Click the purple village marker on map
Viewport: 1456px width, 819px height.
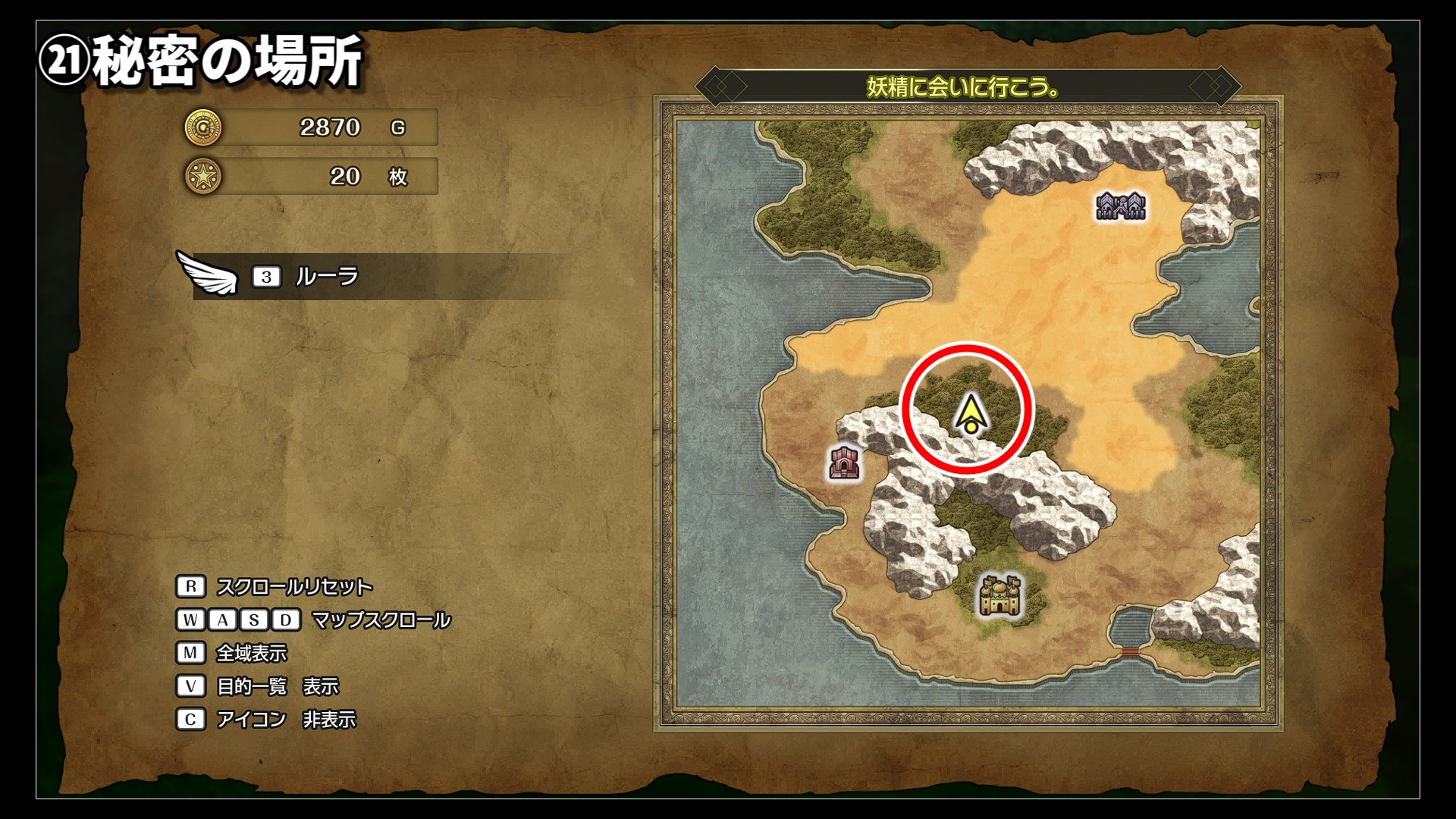(1120, 206)
